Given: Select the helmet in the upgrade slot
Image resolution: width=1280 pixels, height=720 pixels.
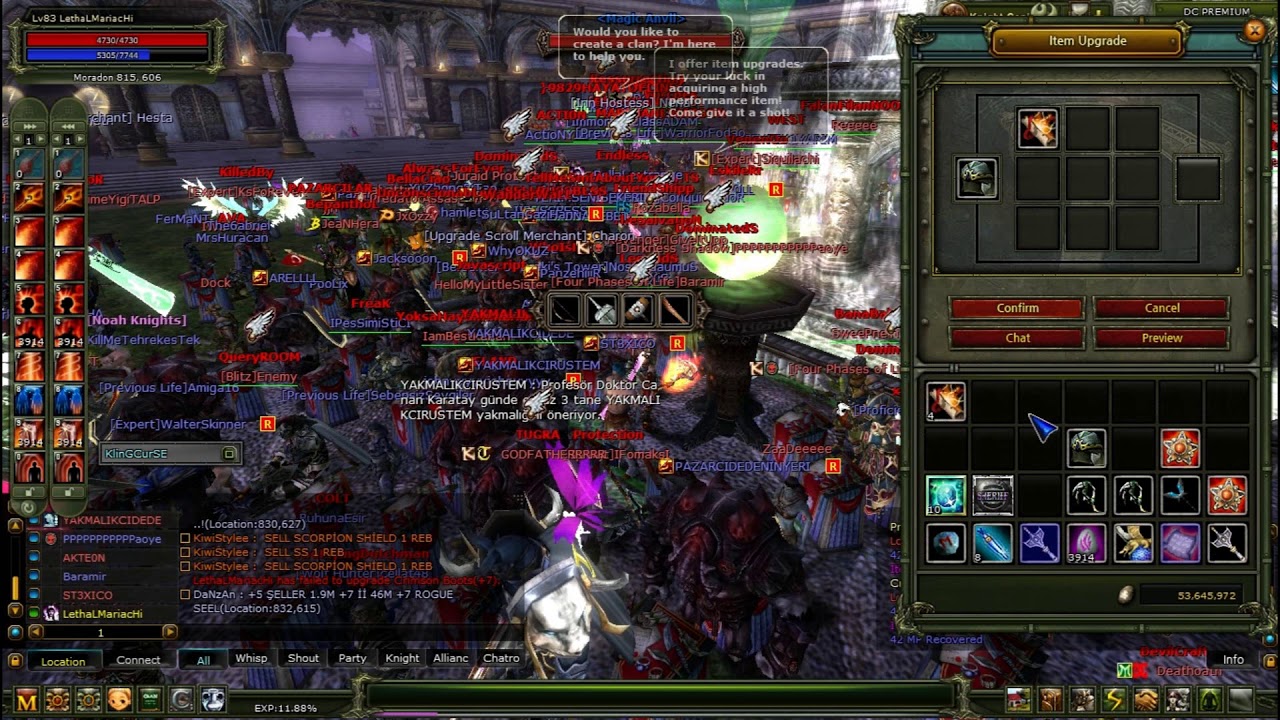Looking at the screenshot, I should (x=976, y=179).
